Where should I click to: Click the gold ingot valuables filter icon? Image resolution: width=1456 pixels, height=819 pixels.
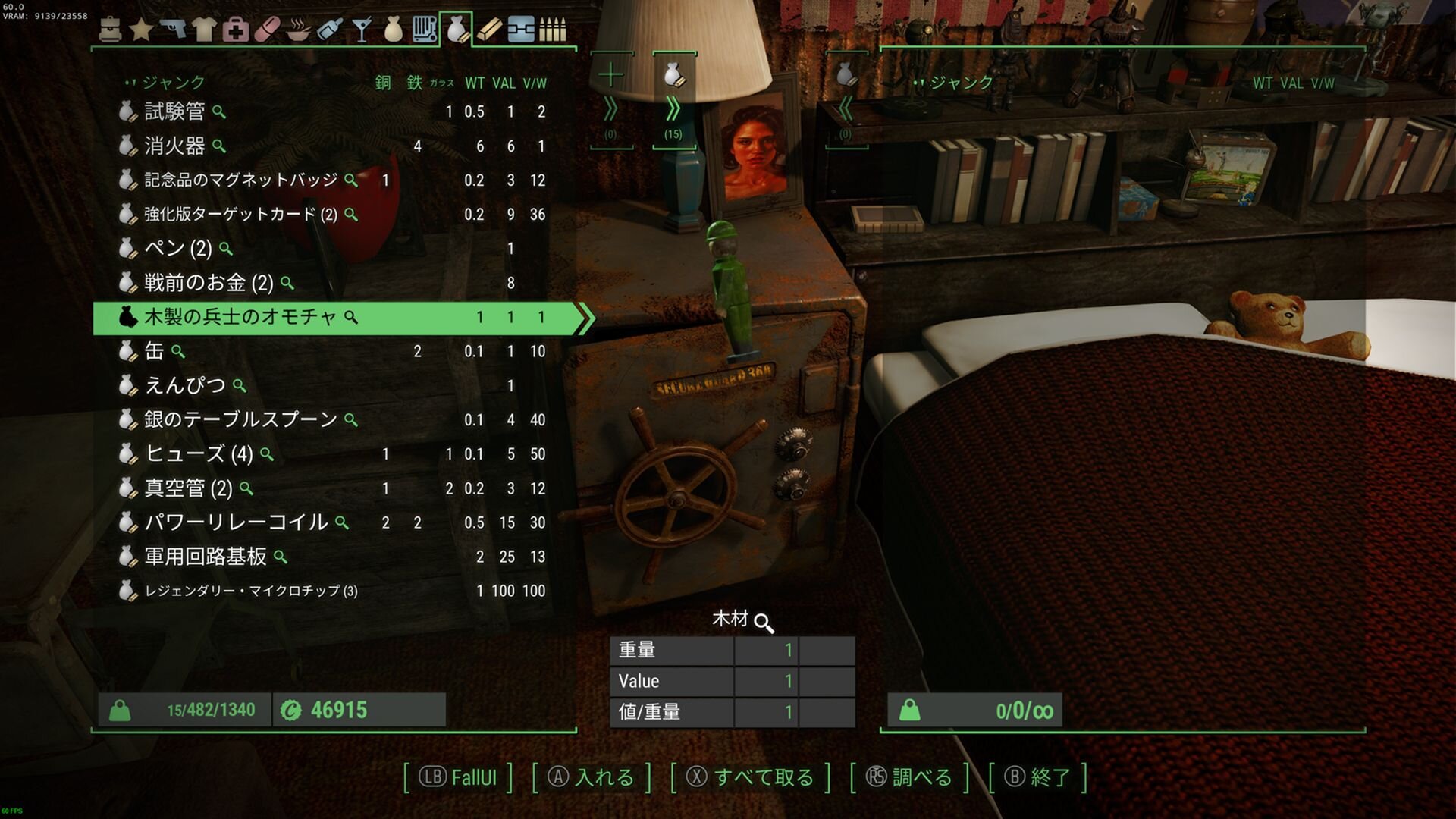tap(490, 29)
